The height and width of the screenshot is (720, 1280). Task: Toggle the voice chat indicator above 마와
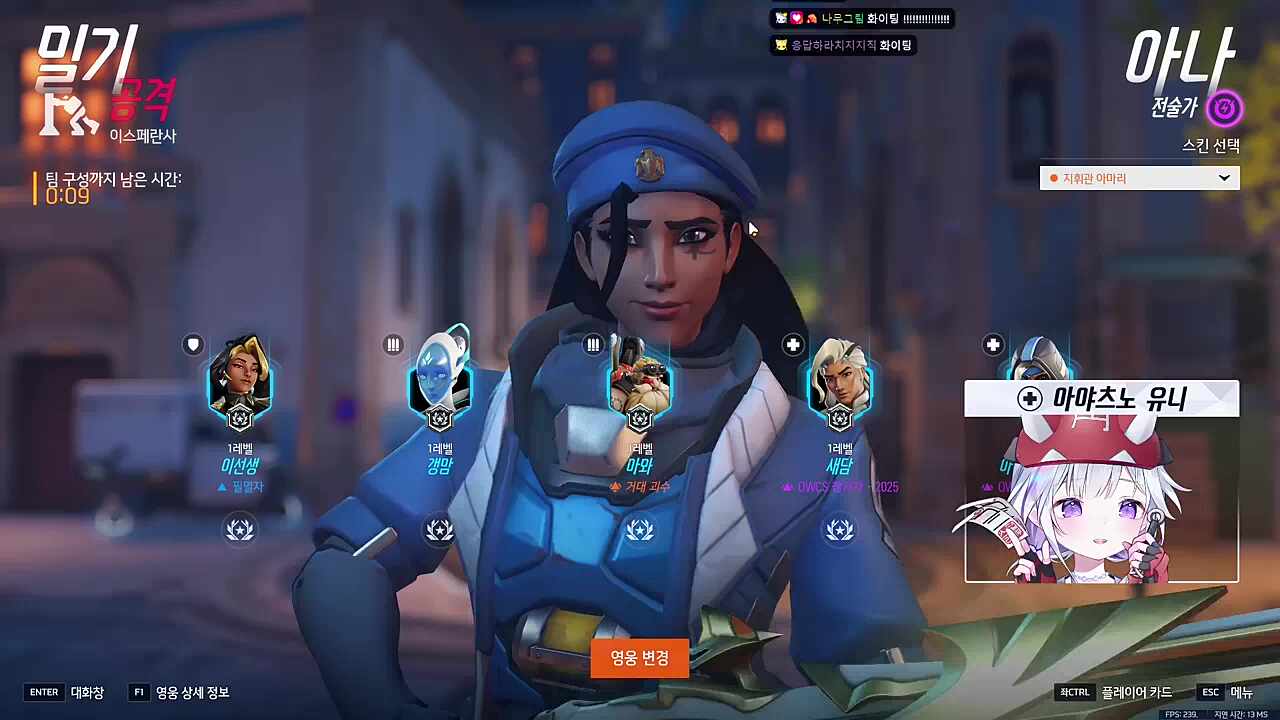(593, 344)
